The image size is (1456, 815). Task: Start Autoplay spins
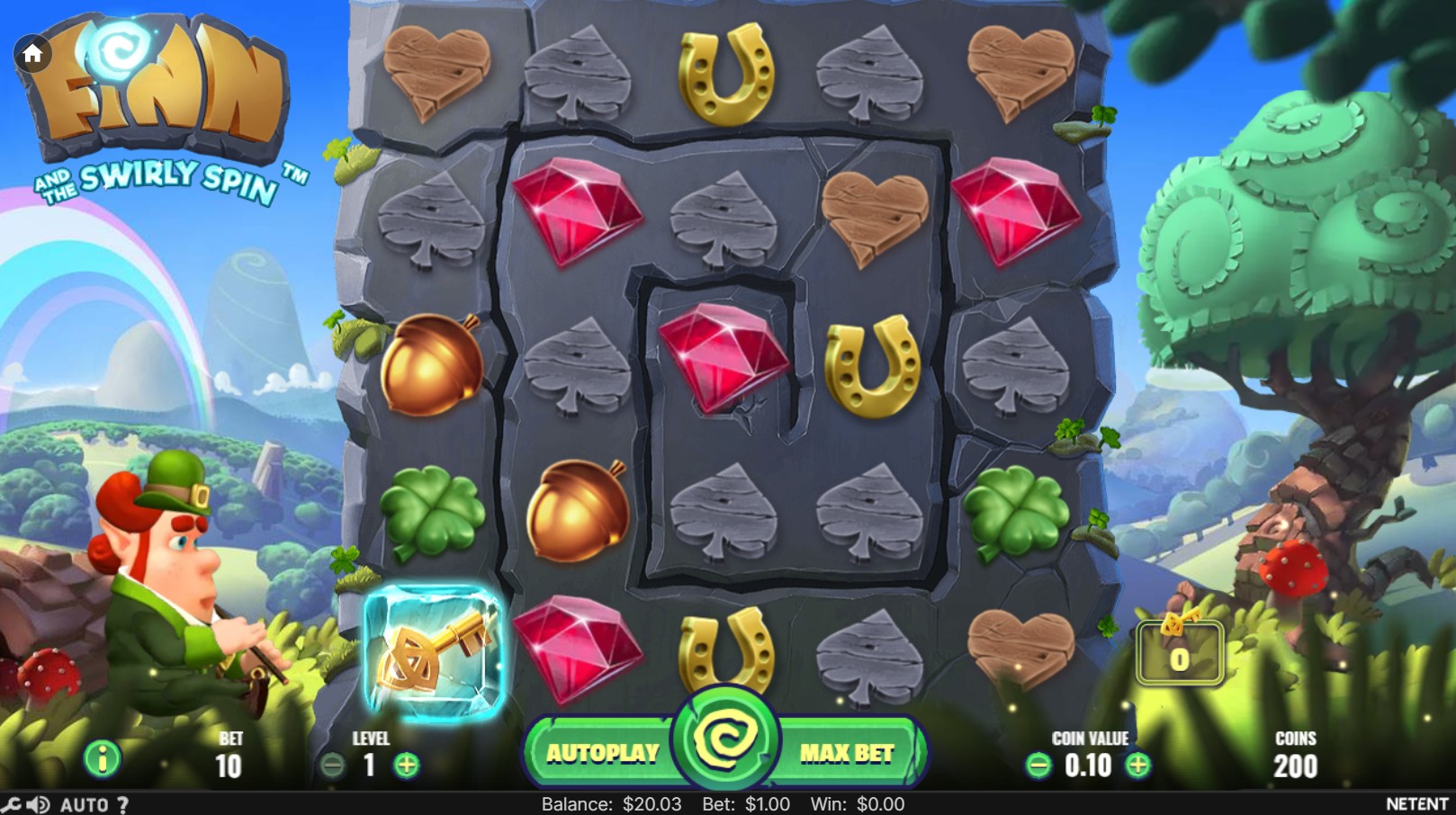coord(602,753)
